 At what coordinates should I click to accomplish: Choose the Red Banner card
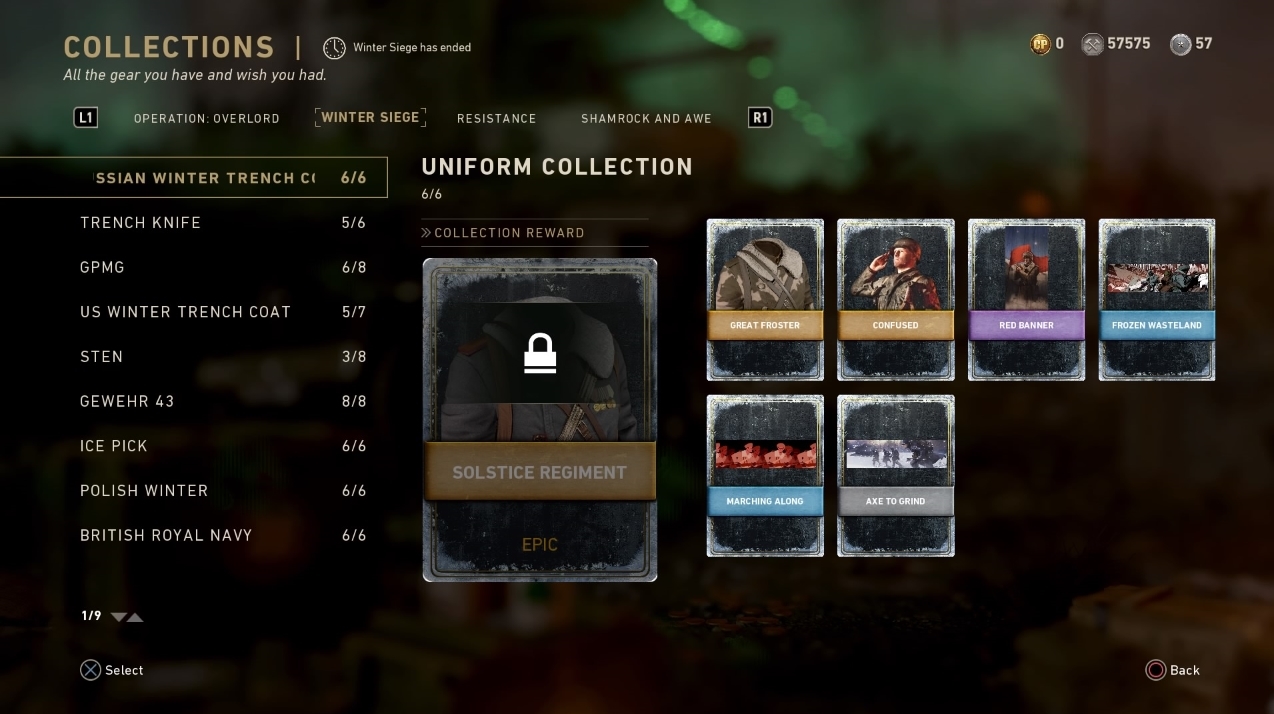pos(1026,300)
